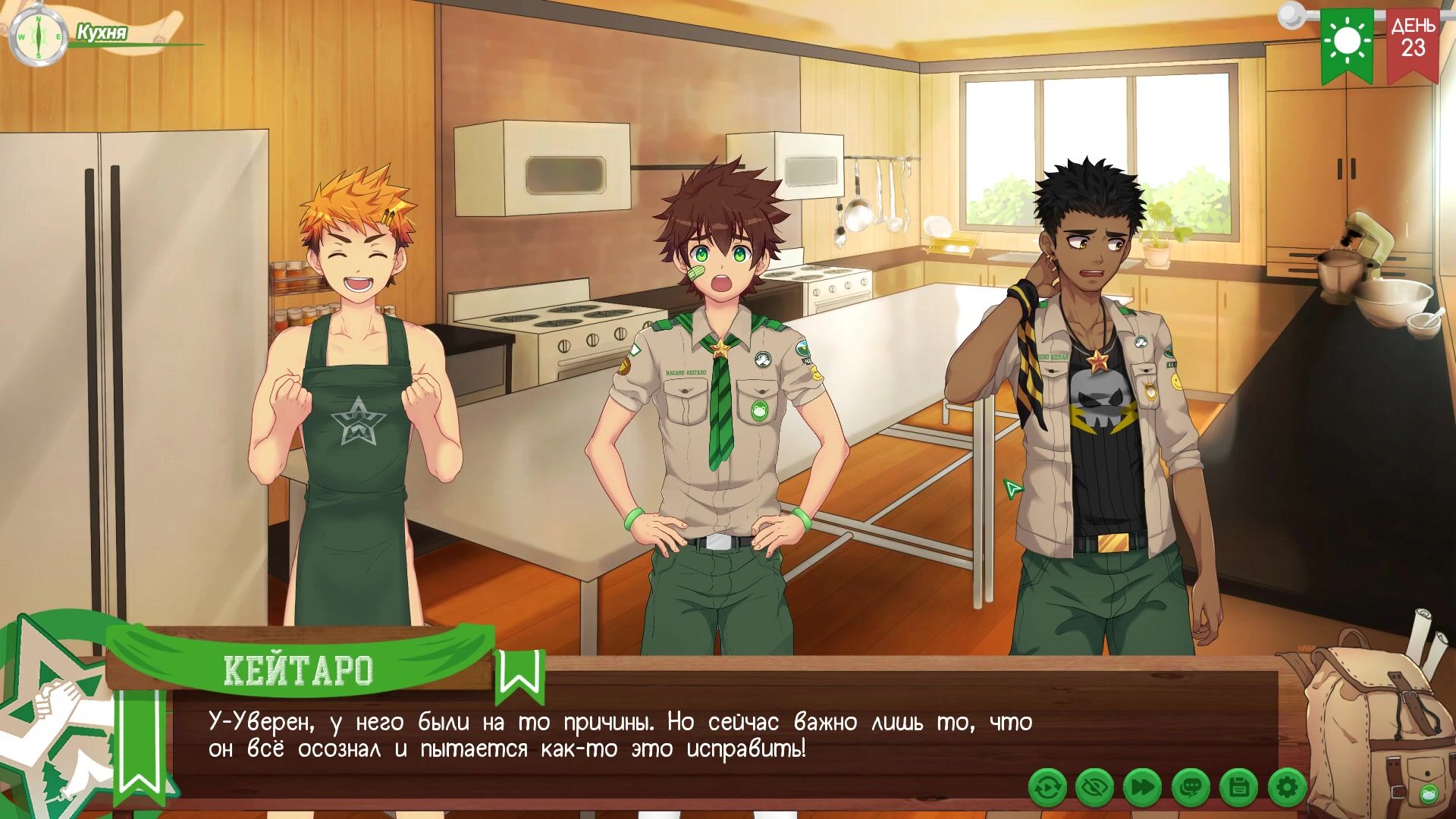
Task: Open settings with the gear icon
Action: tap(1287, 788)
